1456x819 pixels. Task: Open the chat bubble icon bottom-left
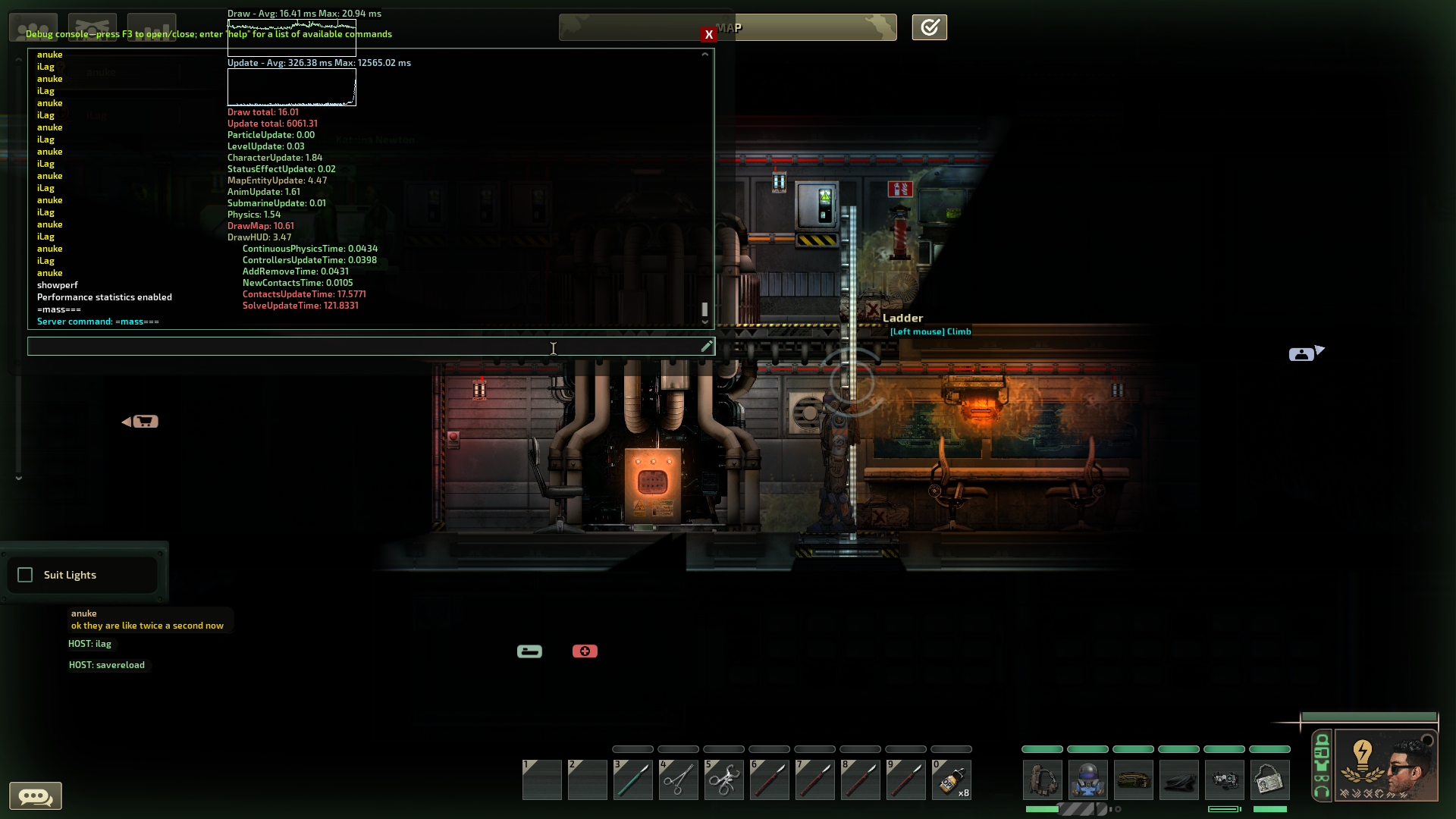point(35,795)
